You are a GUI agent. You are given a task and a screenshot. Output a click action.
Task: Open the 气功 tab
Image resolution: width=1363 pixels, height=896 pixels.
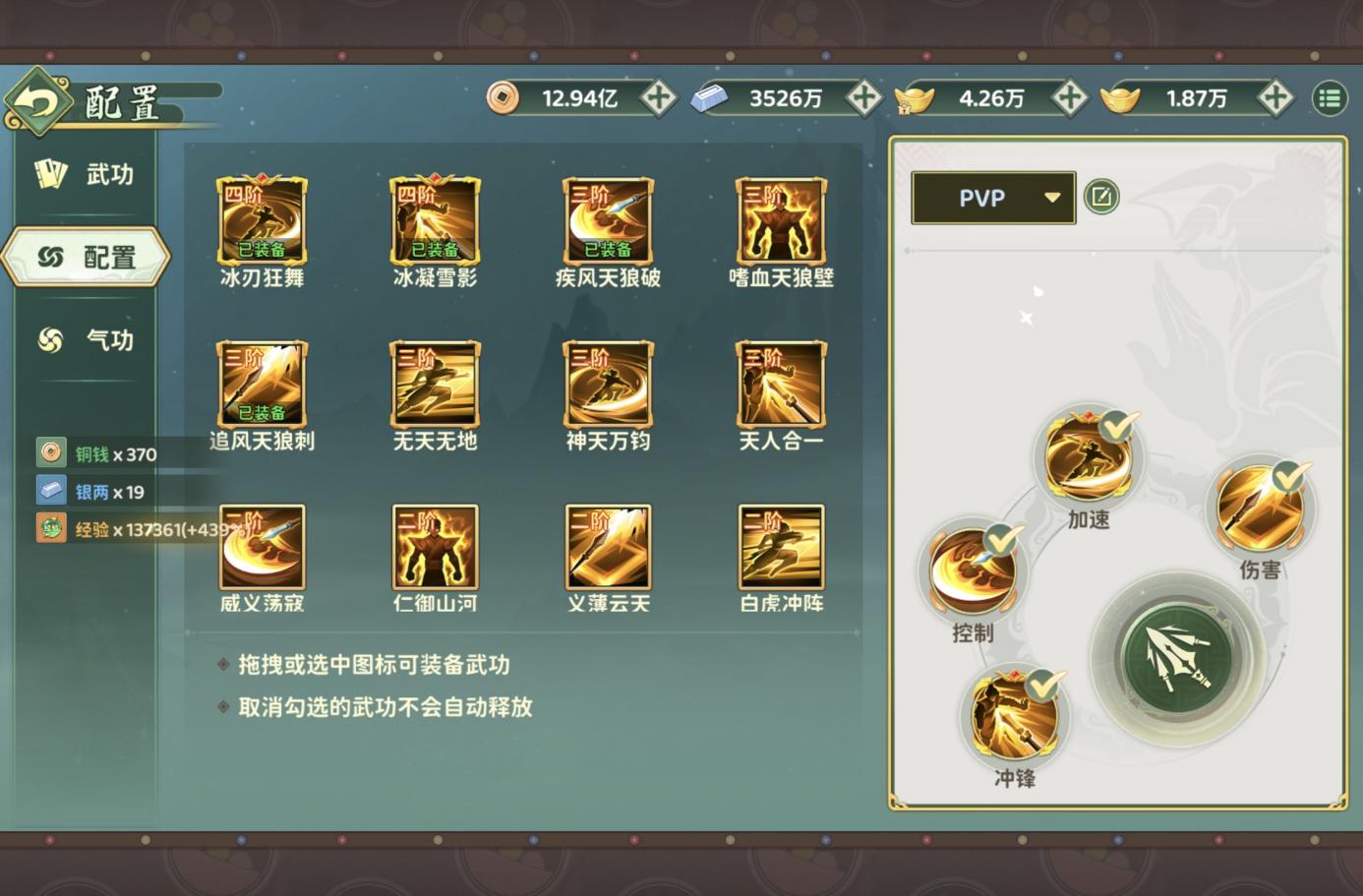click(86, 340)
